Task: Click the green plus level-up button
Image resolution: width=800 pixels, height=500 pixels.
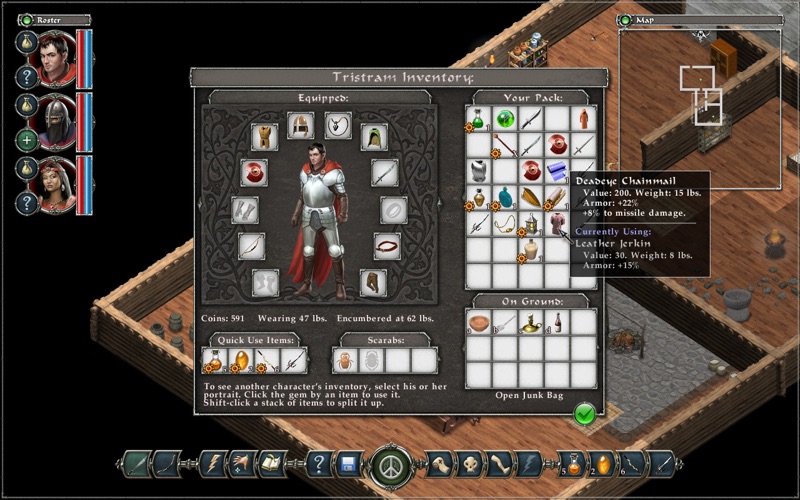Action: 28,139
